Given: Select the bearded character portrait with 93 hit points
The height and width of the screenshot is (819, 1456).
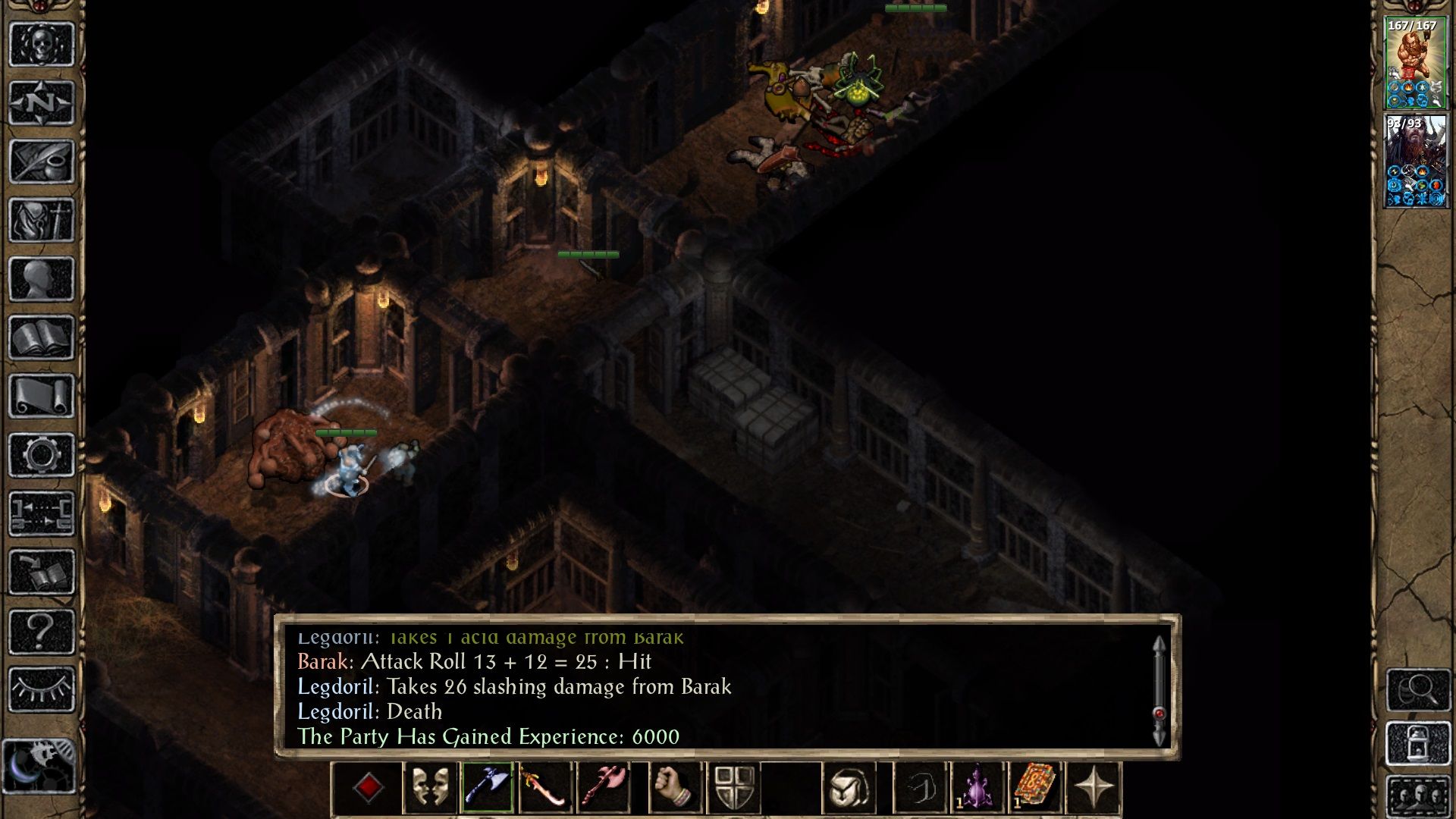Looking at the screenshot, I should 1415,161.
